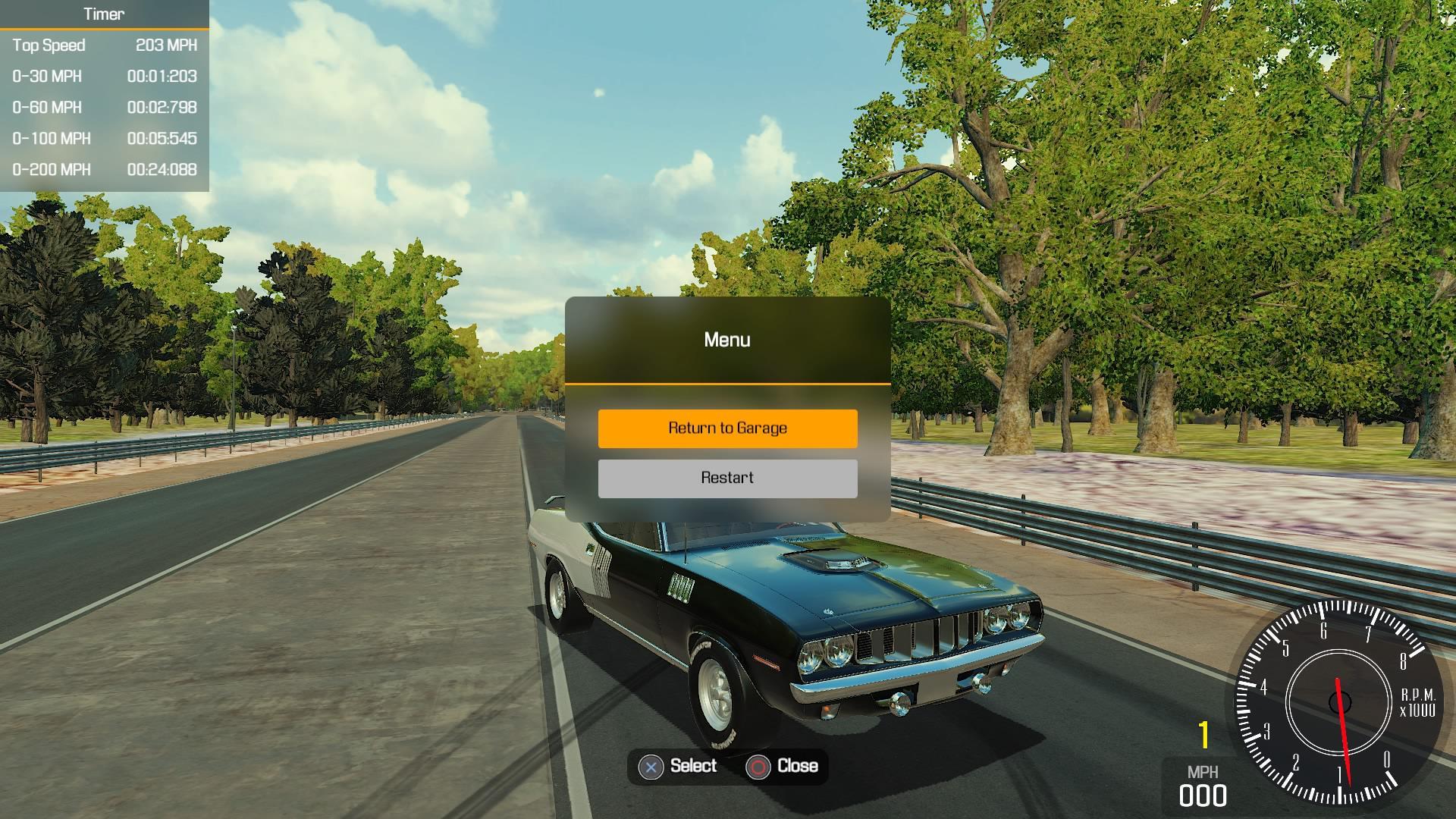Click the red Circle Close controller icon
The image size is (1456, 819).
pos(758,766)
